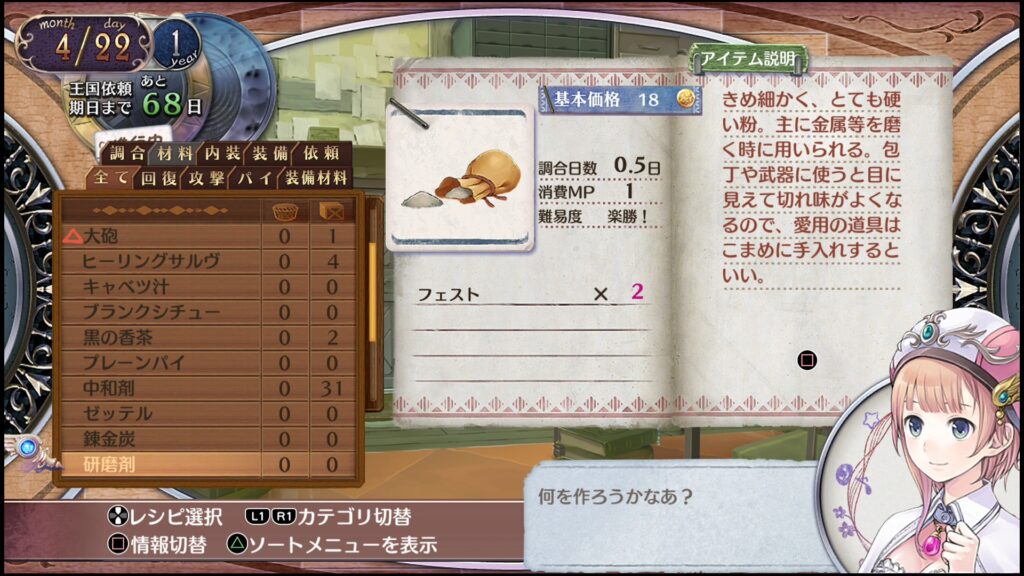Select the 全て category filter
1024x576 pixels.
coord(110,179)
